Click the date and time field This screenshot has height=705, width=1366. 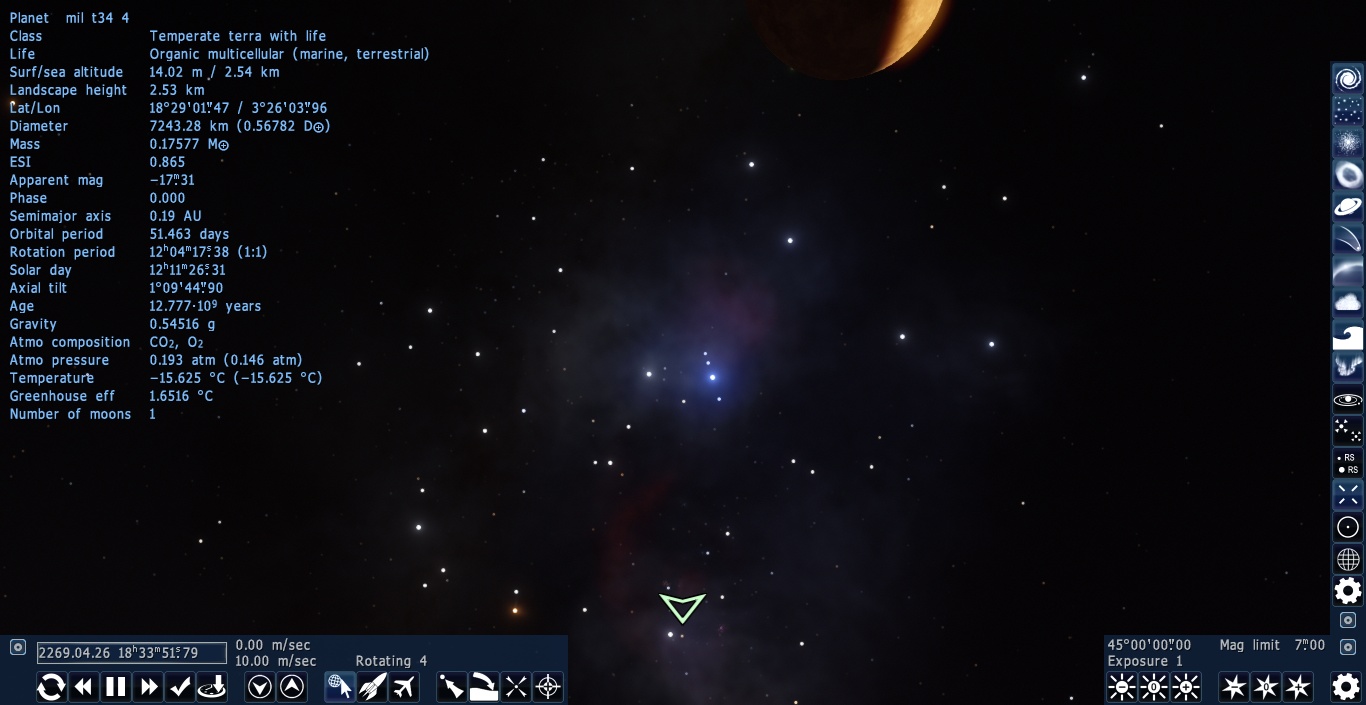[x=131, y=653]
